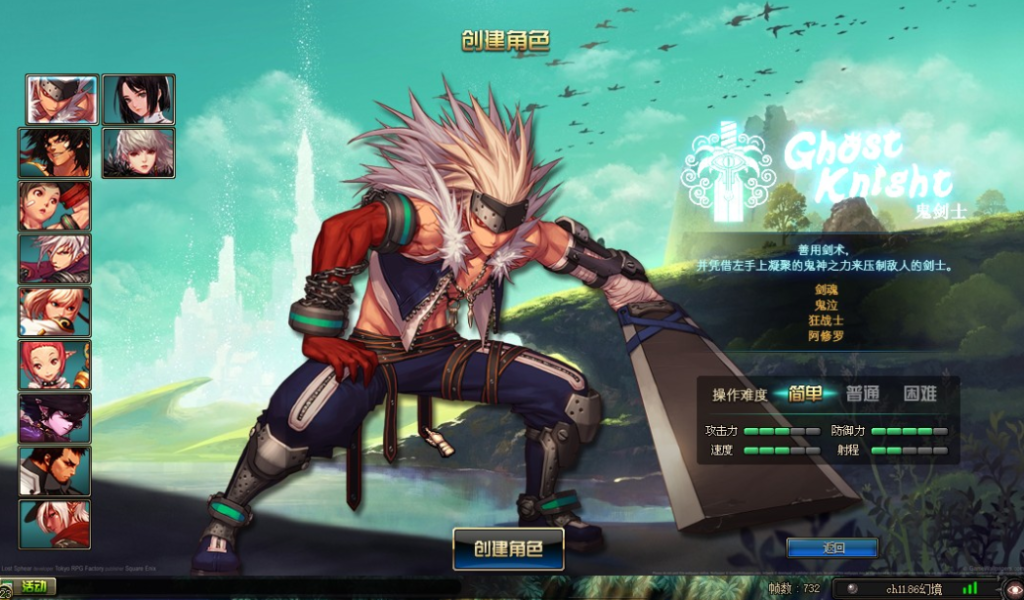This screenshot has width=1024, height=600.
Task: Open the 活动 events button
Action: (x=34, y=587)
